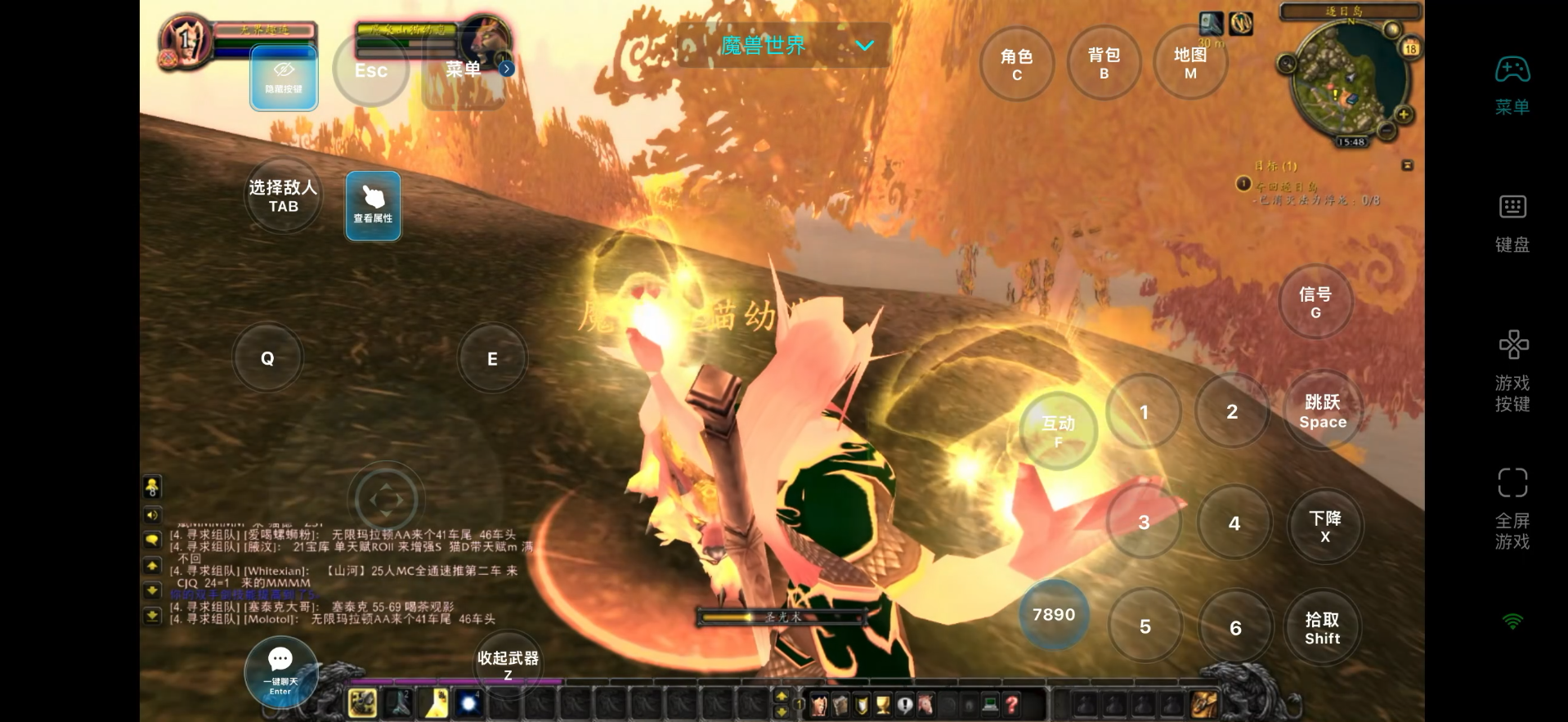
Task: Click the minimap zoom-in plus button
Action: click(x=1404, y=114)
